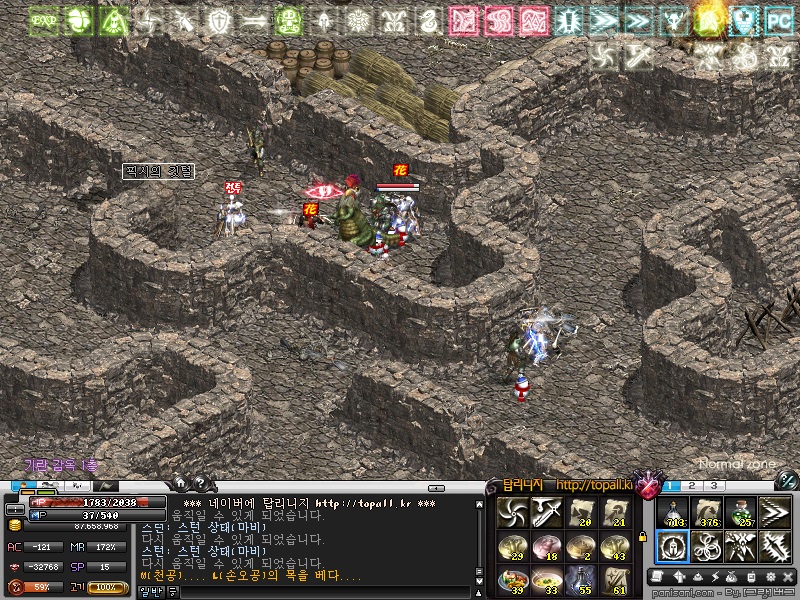Select the pink coin item numbered 18
This screenshot has height=600, width=800.
(x=546, y=546)
